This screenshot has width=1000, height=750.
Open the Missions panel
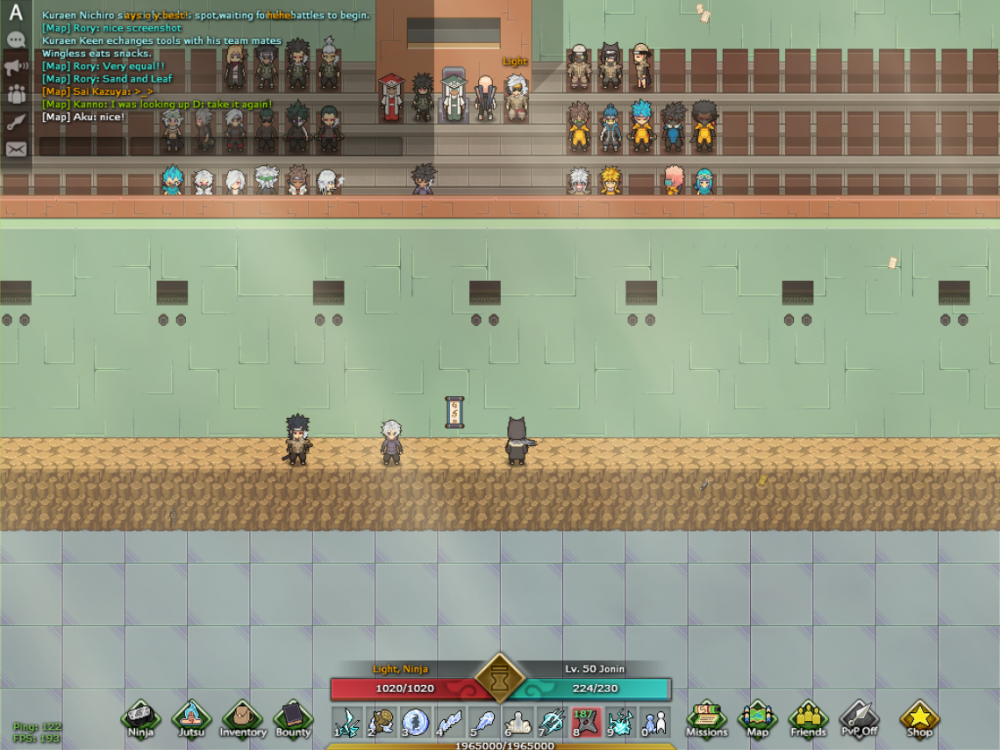[706, 717]
